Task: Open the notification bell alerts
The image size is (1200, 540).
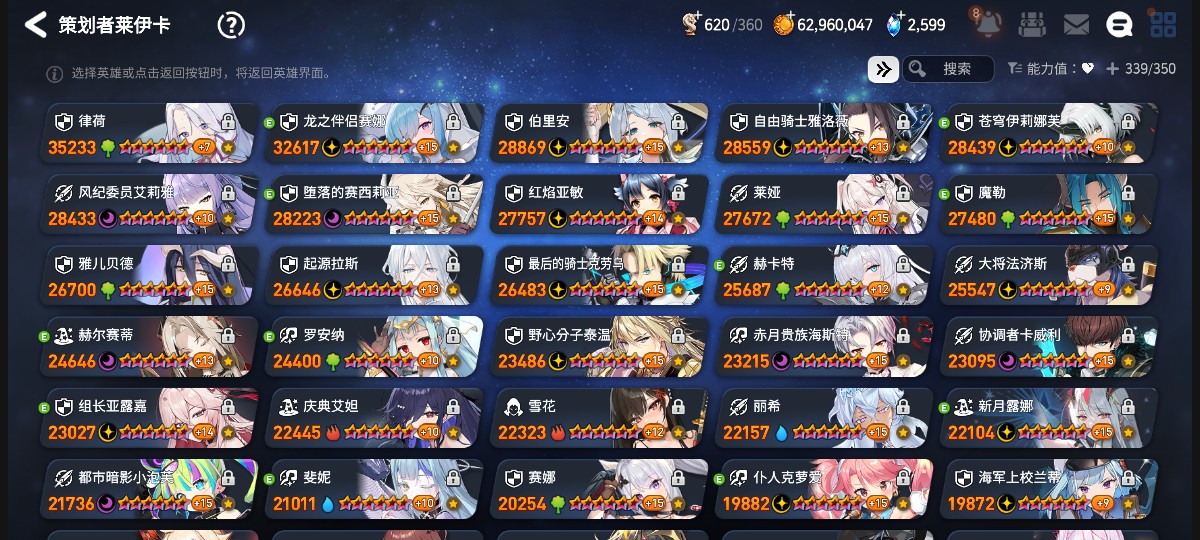Action: coord(988,24)
